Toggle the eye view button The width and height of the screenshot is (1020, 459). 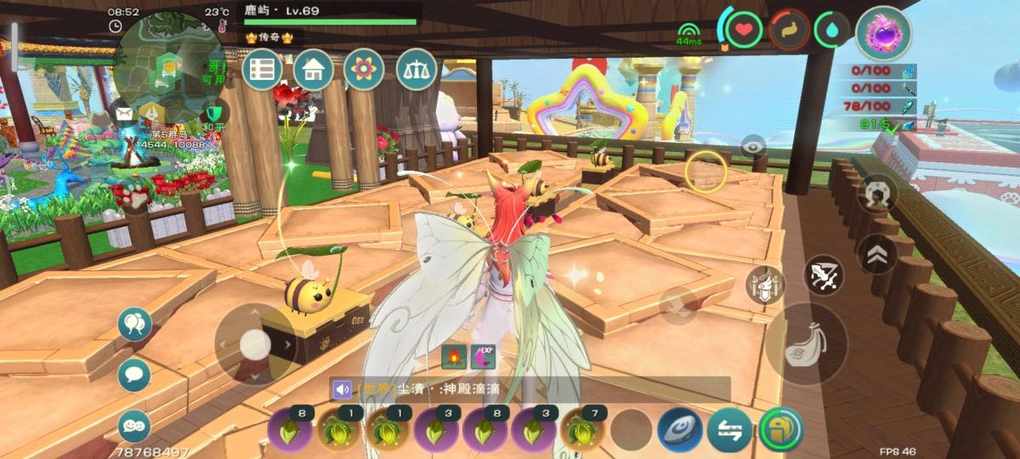(x=753, y=146)
